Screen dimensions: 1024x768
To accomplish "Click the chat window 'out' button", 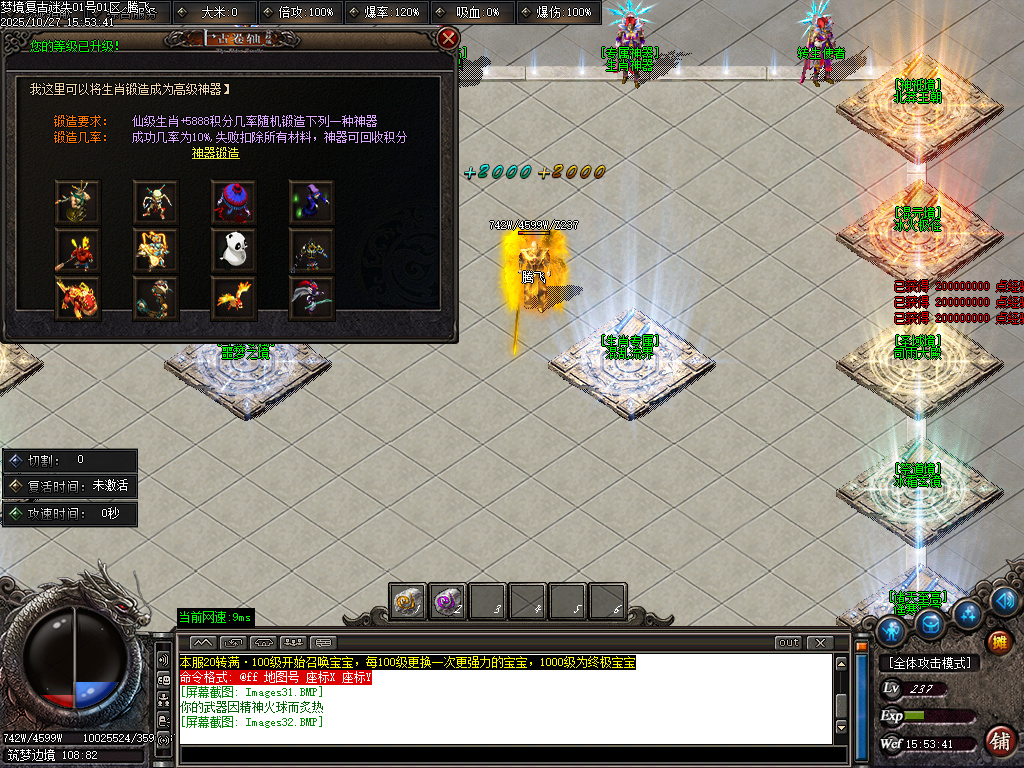I will (x=789, y=642).
